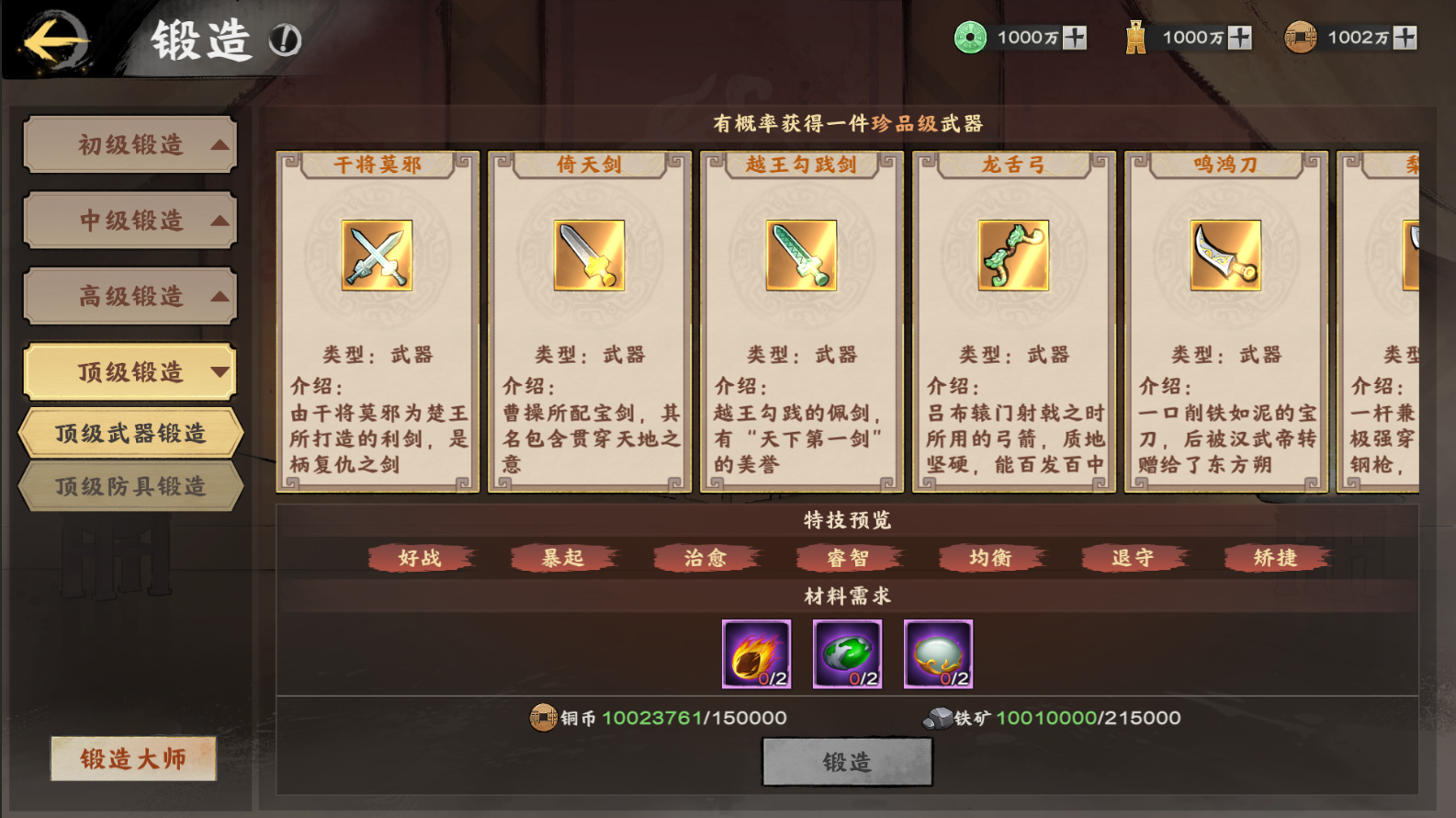Open the forging info tooltip icon
This screenshot has height=818, width=1456.
point(285,40)
